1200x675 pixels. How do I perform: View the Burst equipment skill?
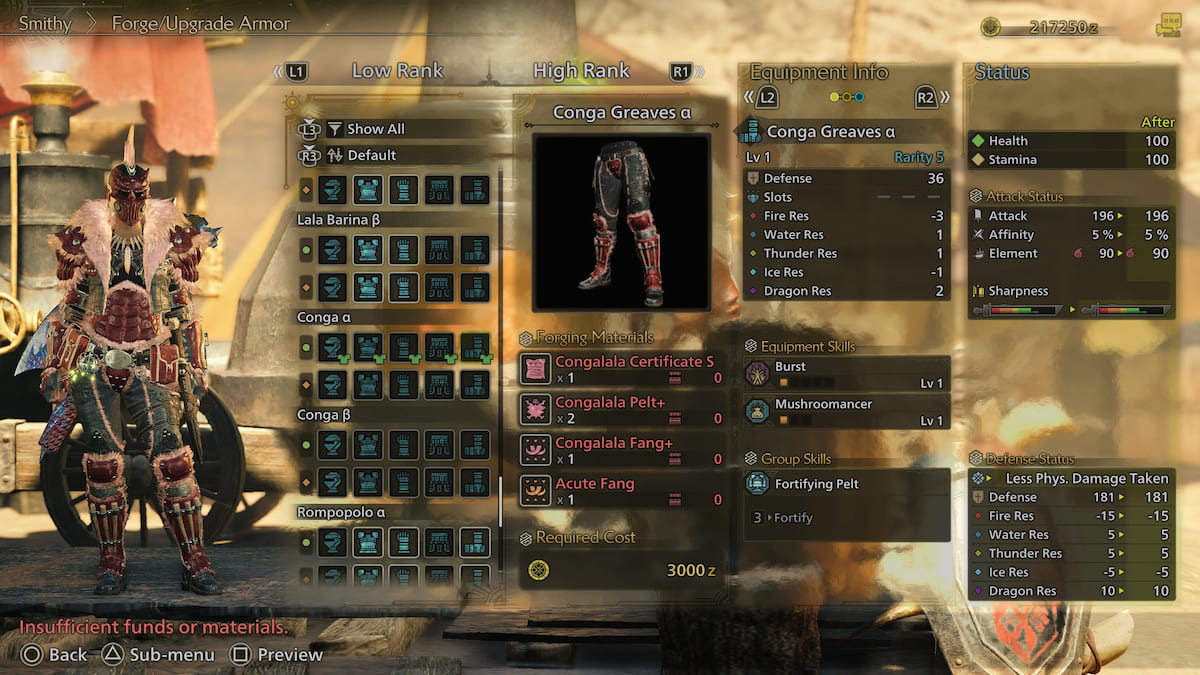pyautogui.click(x=846, y=374)
